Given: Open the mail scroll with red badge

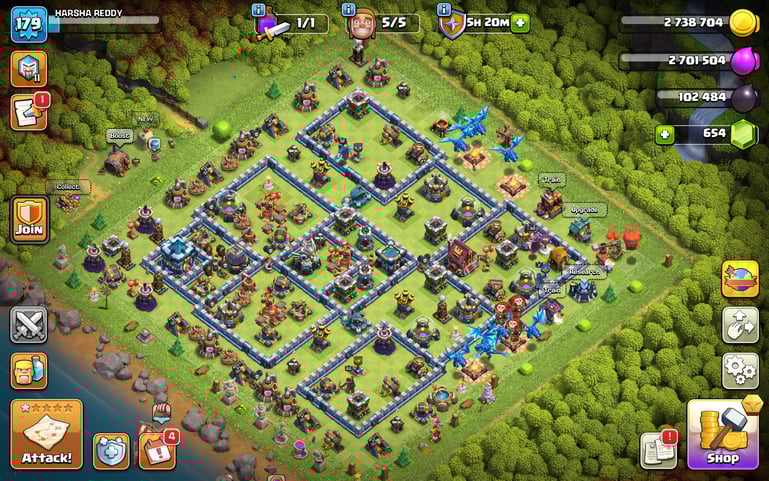Looking at the screenshot, I should click(x=29, y=112).
